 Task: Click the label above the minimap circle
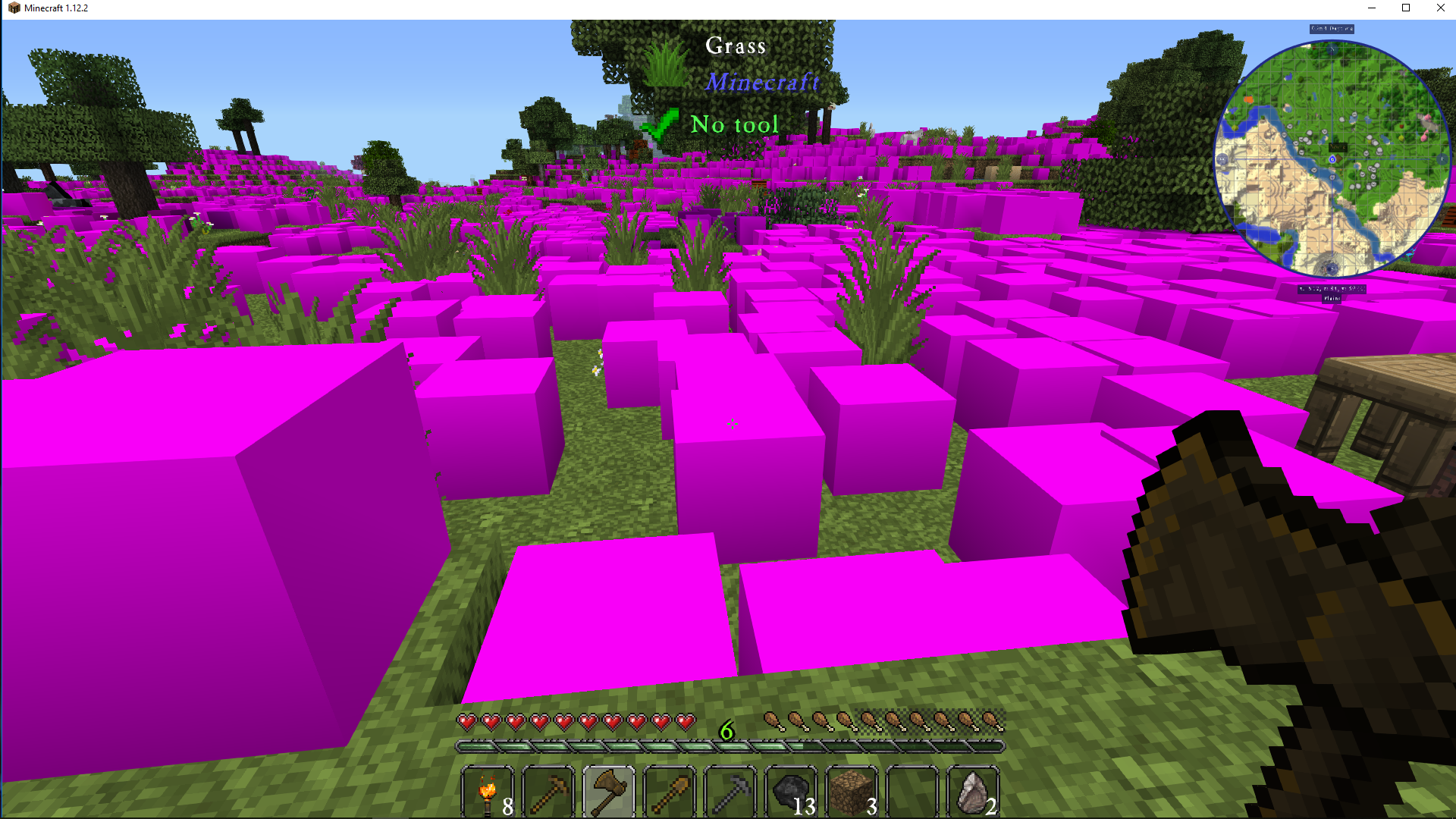pyautogui.click(x=1331, y=28)
